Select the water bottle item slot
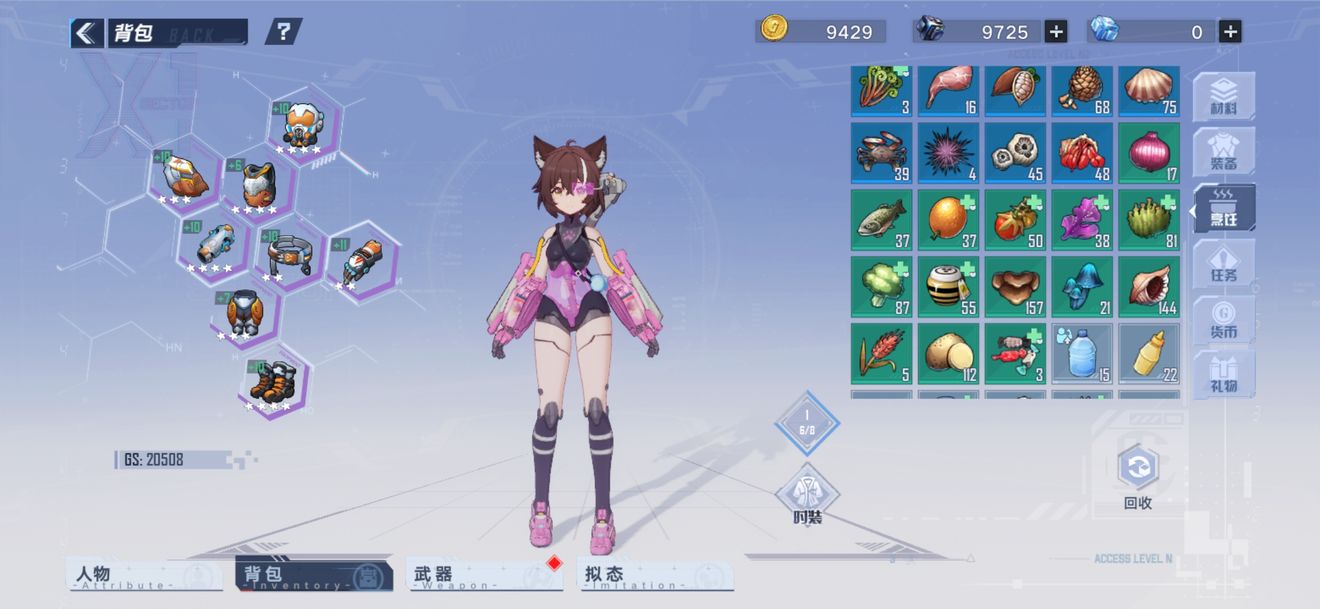 (1082, 353)
